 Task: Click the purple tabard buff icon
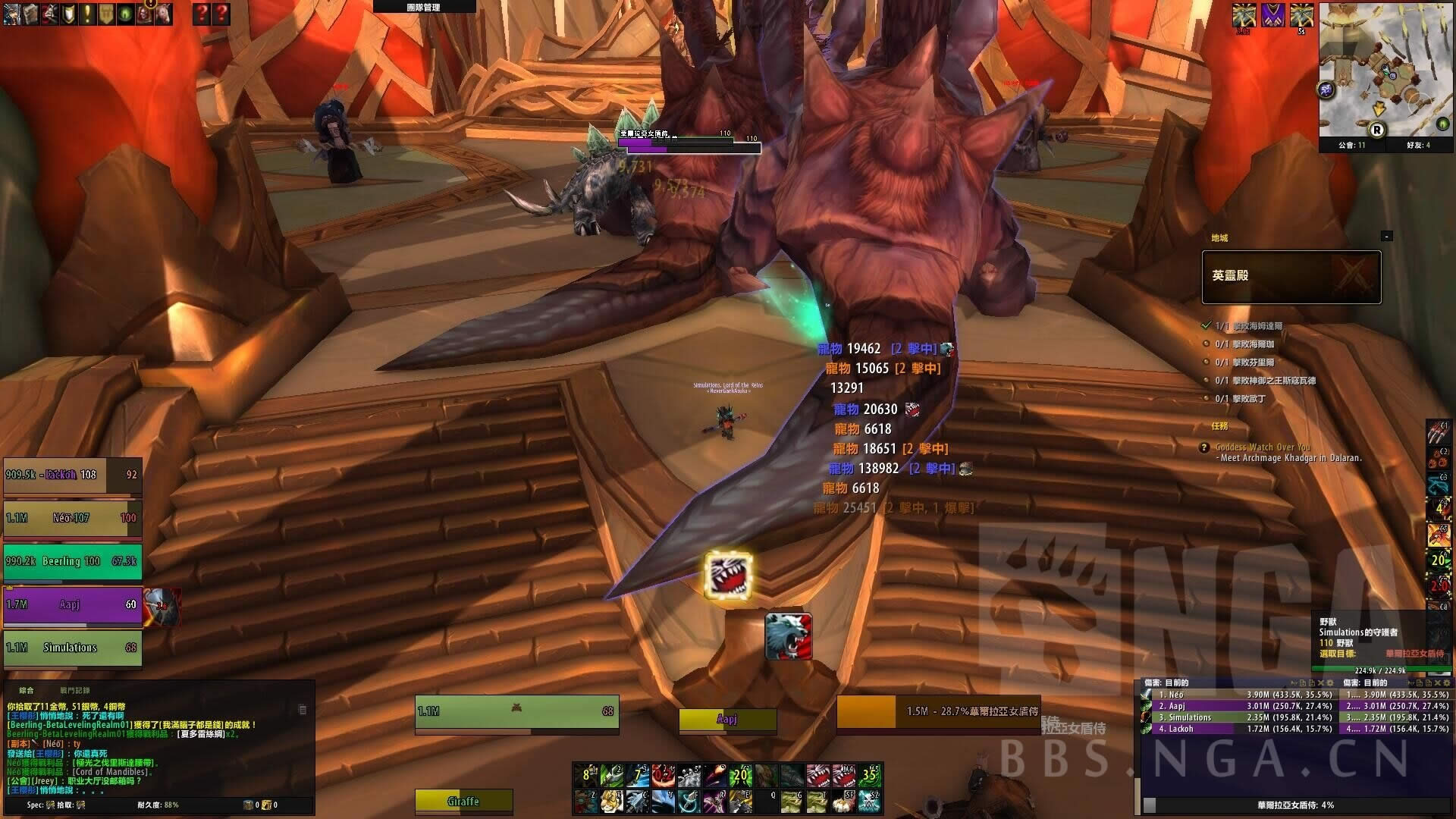[x=1273, y=15]
